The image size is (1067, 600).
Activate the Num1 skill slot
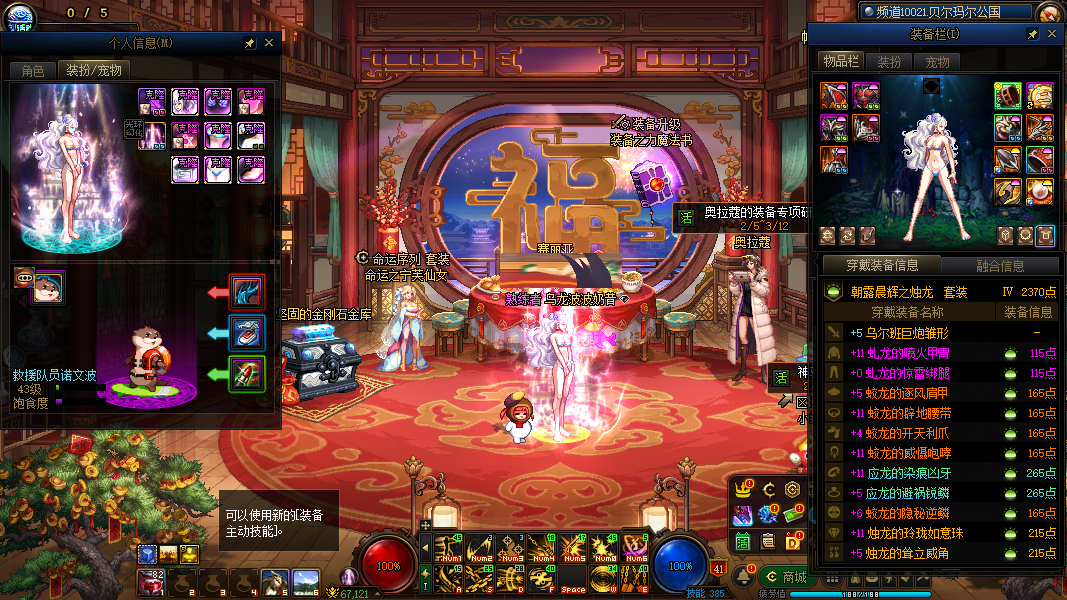tap(450, 547)
